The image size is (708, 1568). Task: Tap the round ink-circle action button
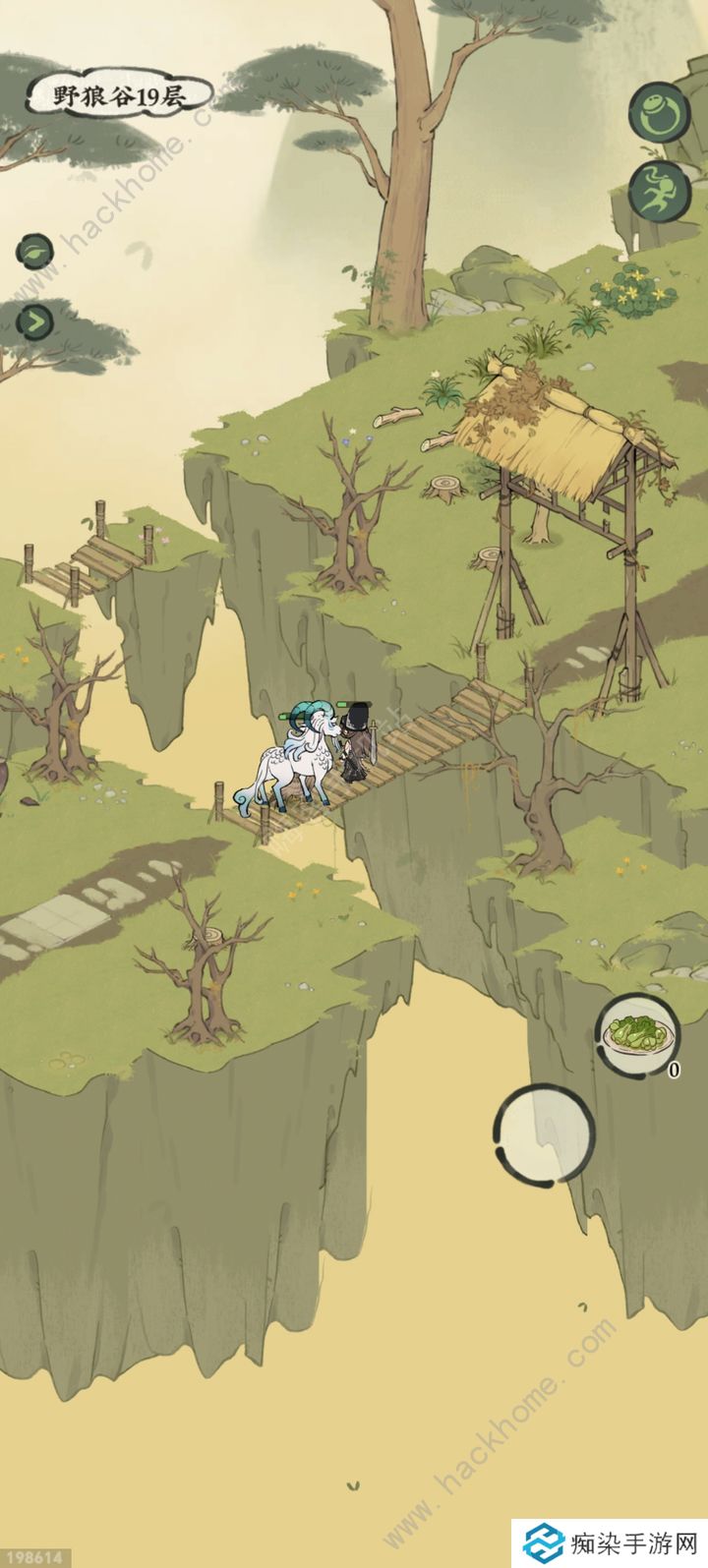pyautogui.click(x=543, y=1132)
